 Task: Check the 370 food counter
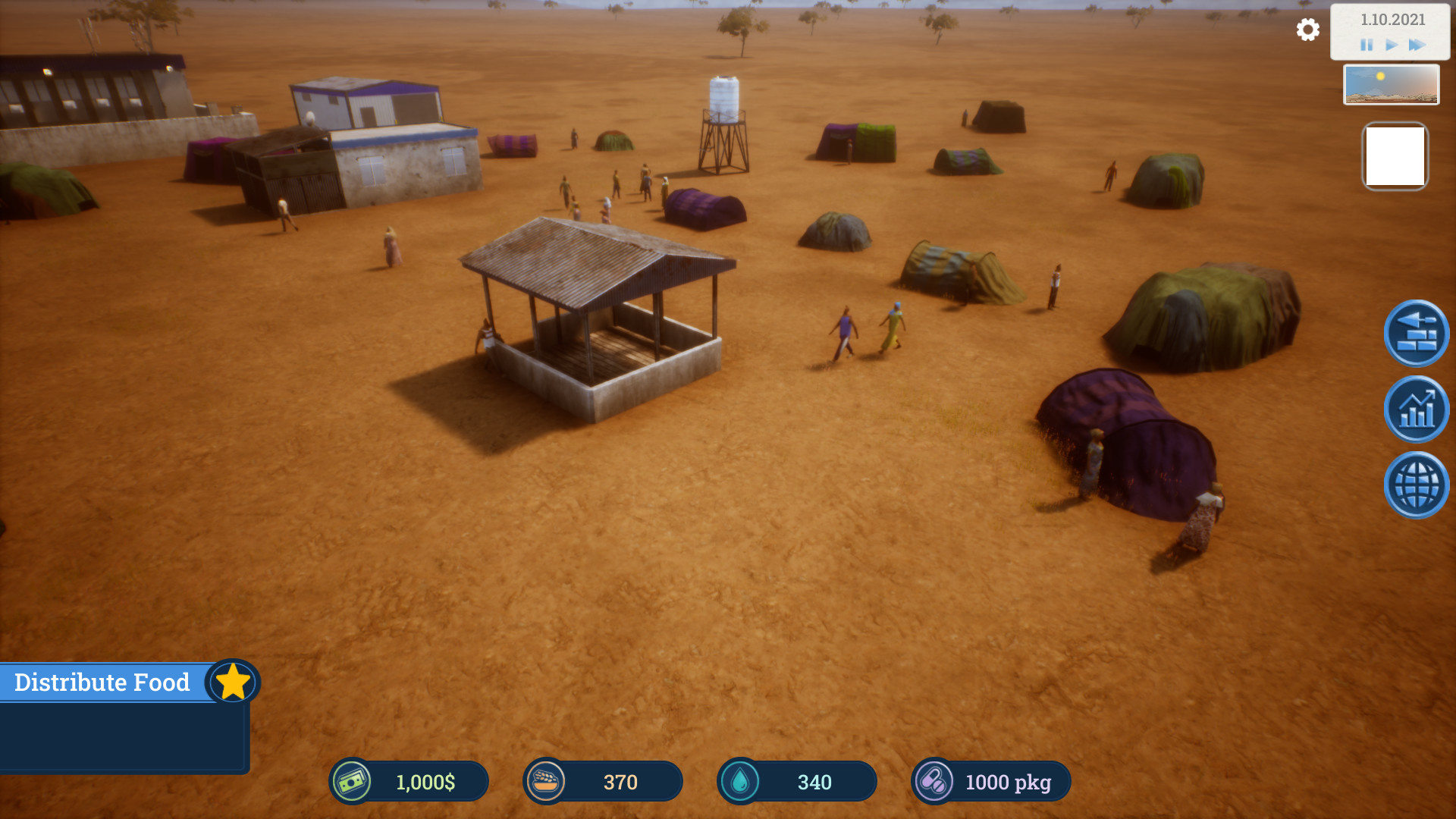(x=620, y=782)
